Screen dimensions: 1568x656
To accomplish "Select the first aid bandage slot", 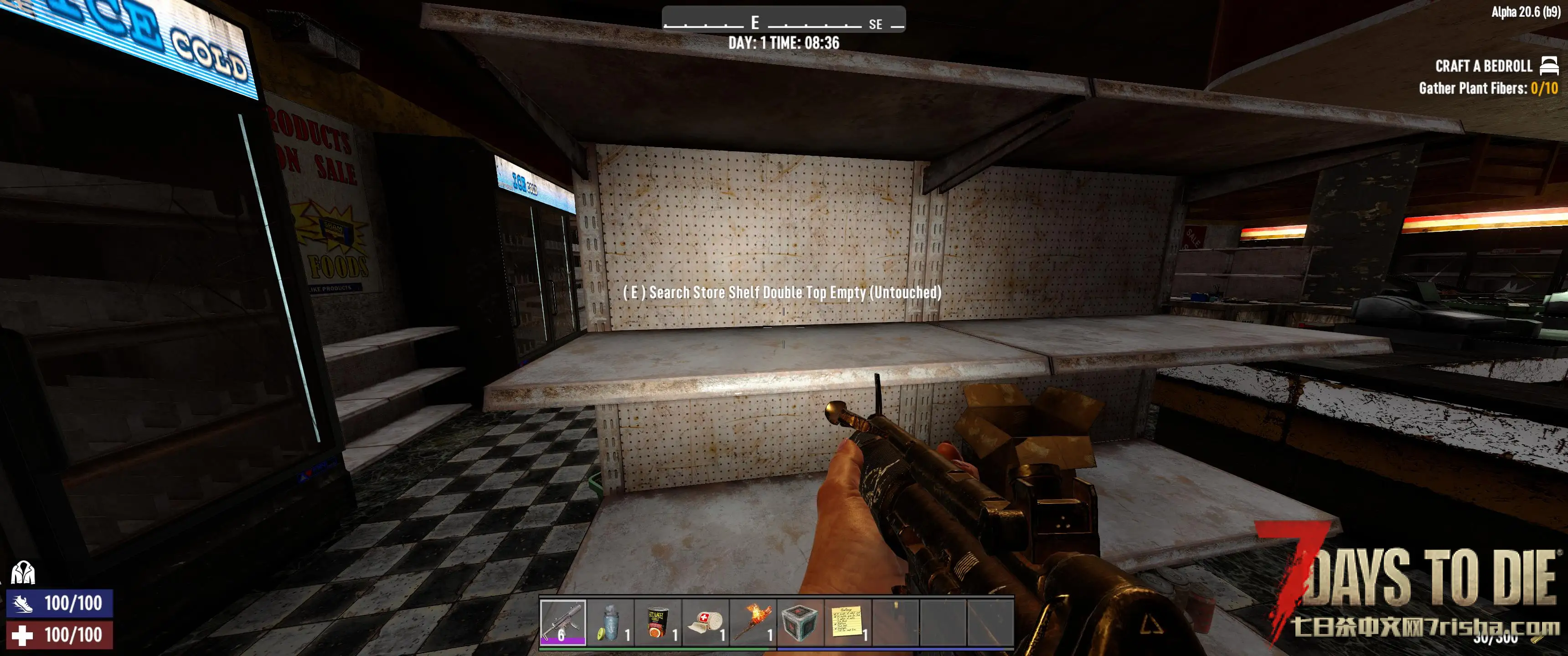I will (x=705, y=622).
